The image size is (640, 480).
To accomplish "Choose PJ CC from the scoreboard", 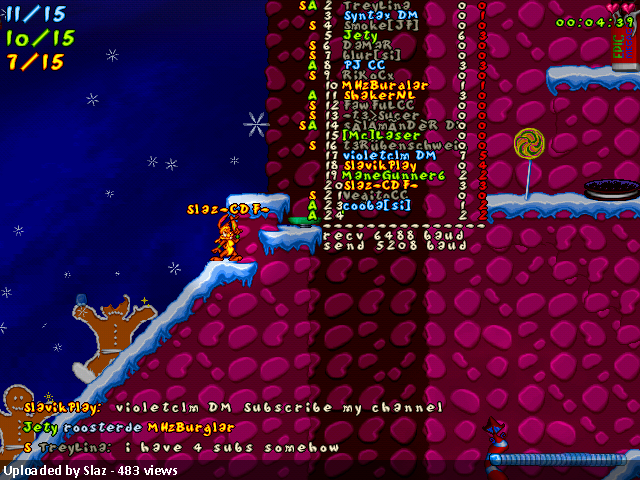I will [364, 65].
